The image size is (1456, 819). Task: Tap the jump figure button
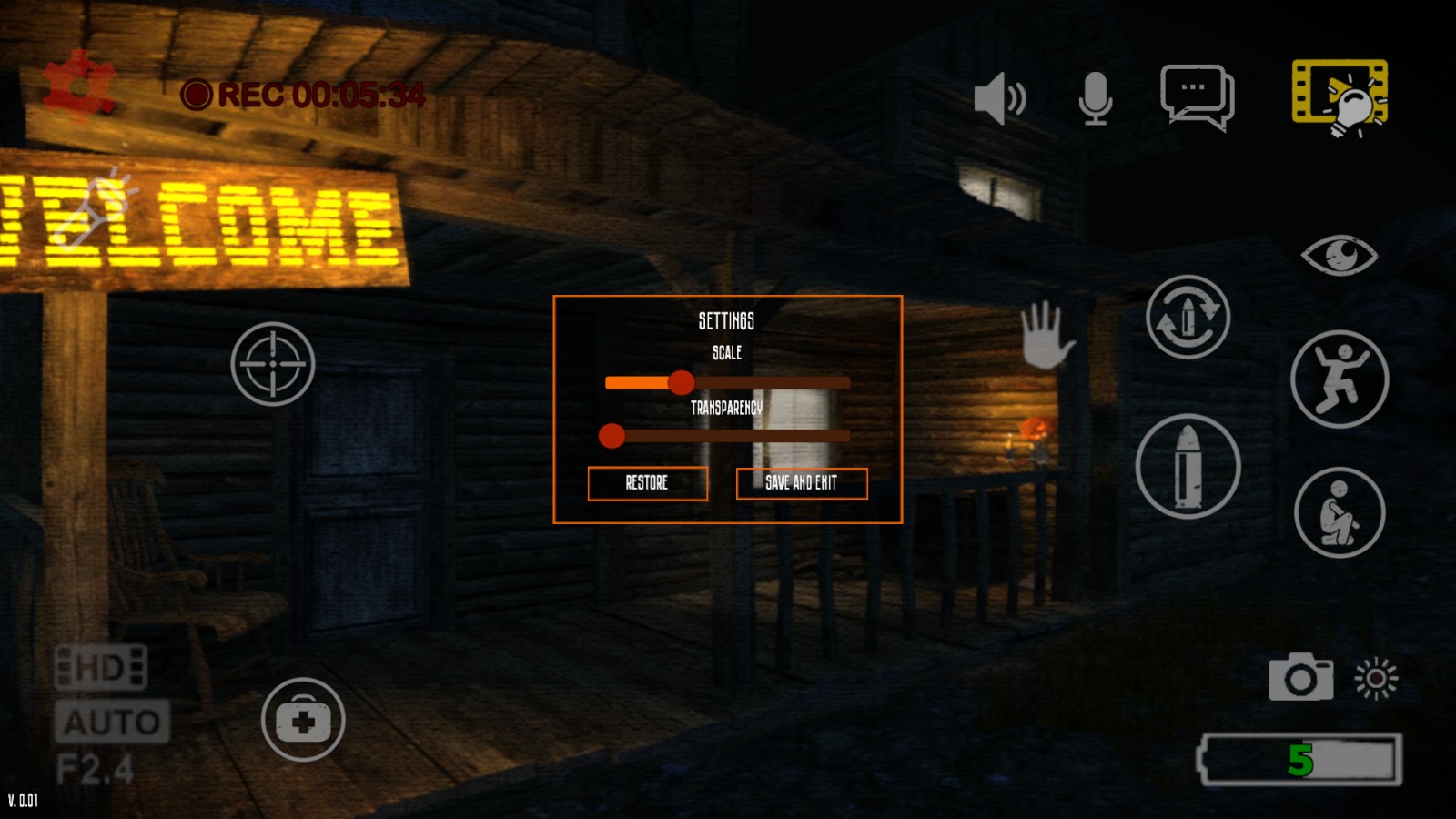click(x=1340, y=379)
